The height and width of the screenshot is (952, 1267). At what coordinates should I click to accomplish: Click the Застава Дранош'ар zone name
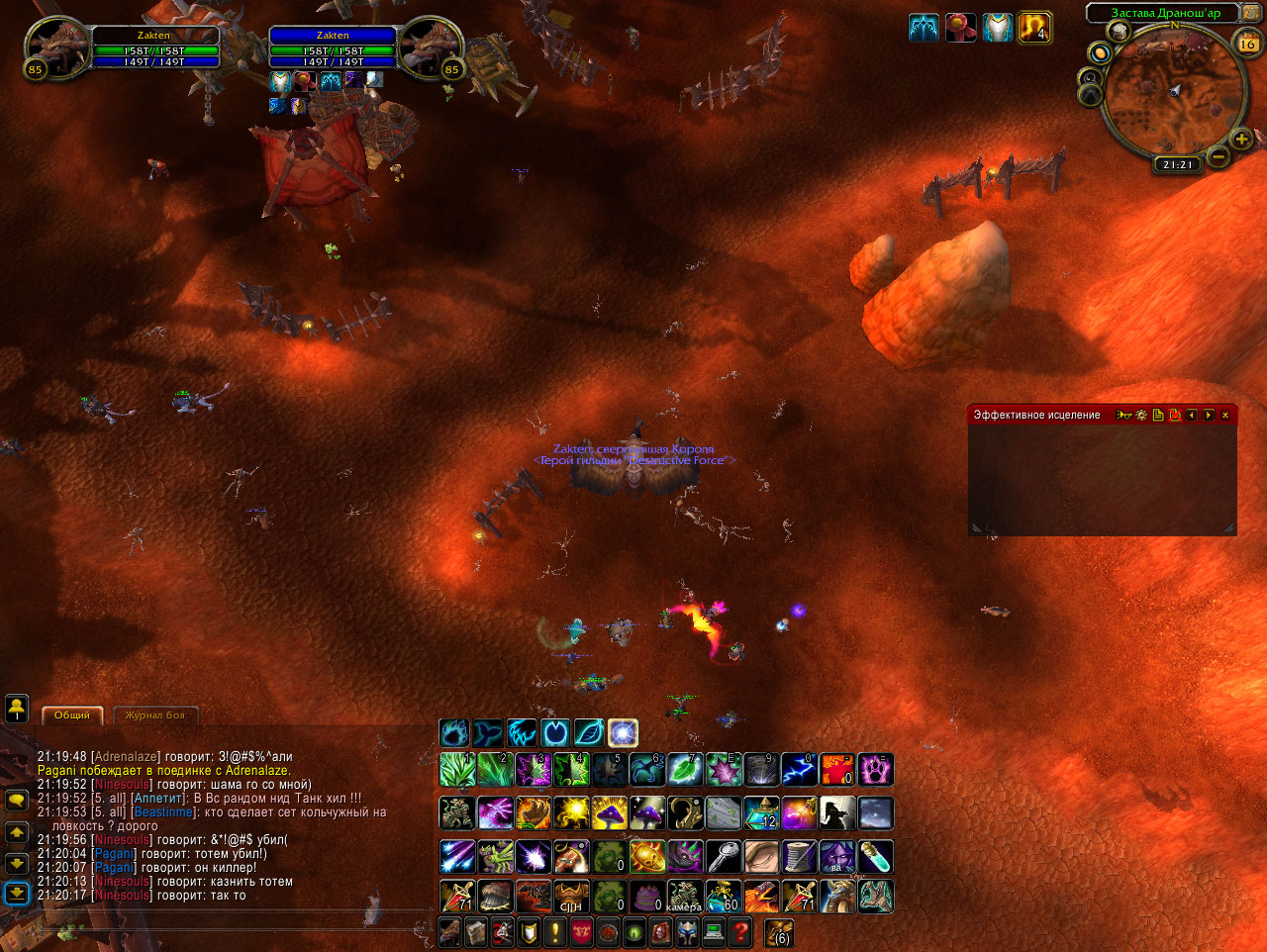(1165, 13)
